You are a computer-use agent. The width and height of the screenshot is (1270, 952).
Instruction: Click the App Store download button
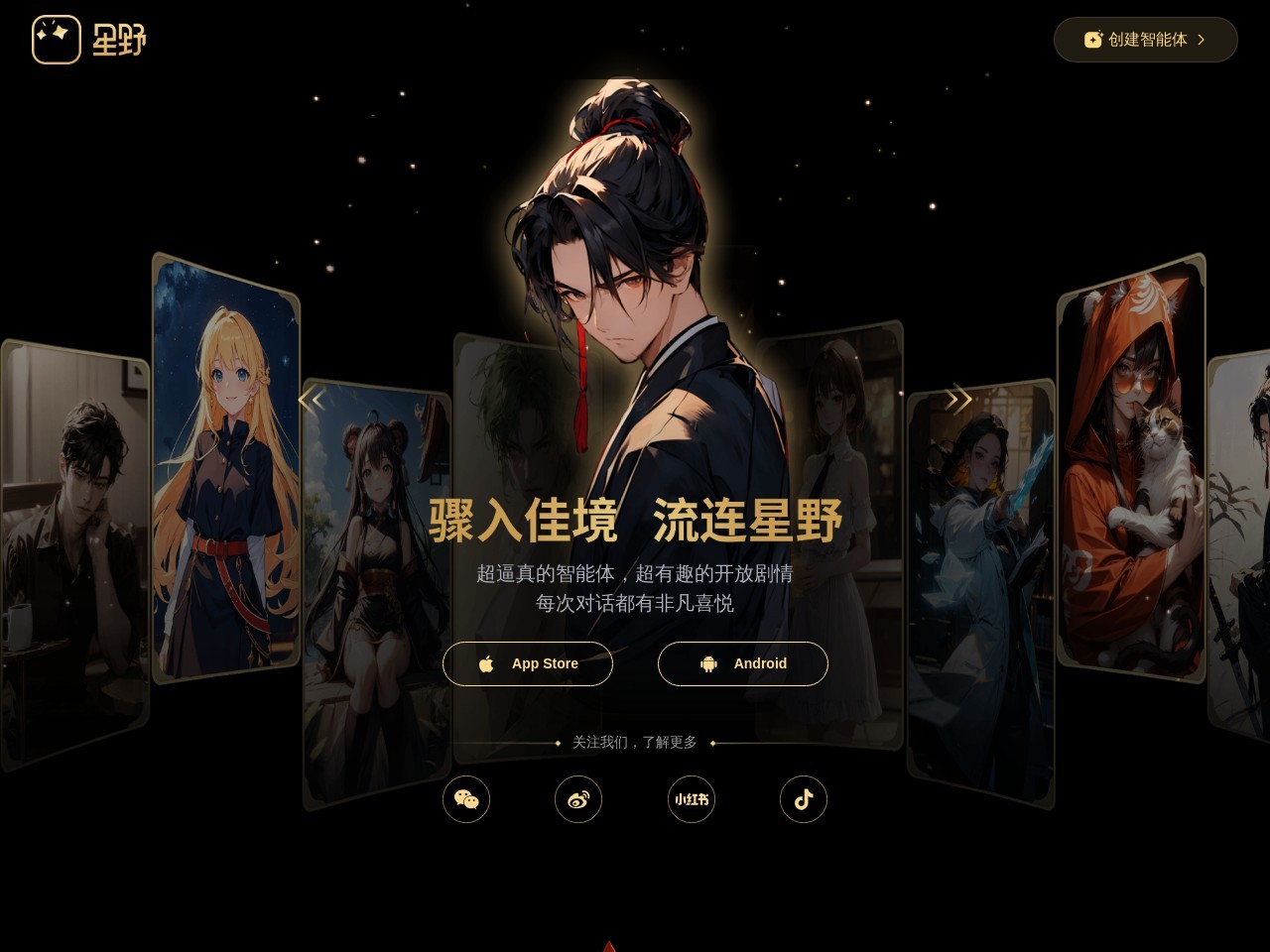point(528,663)
